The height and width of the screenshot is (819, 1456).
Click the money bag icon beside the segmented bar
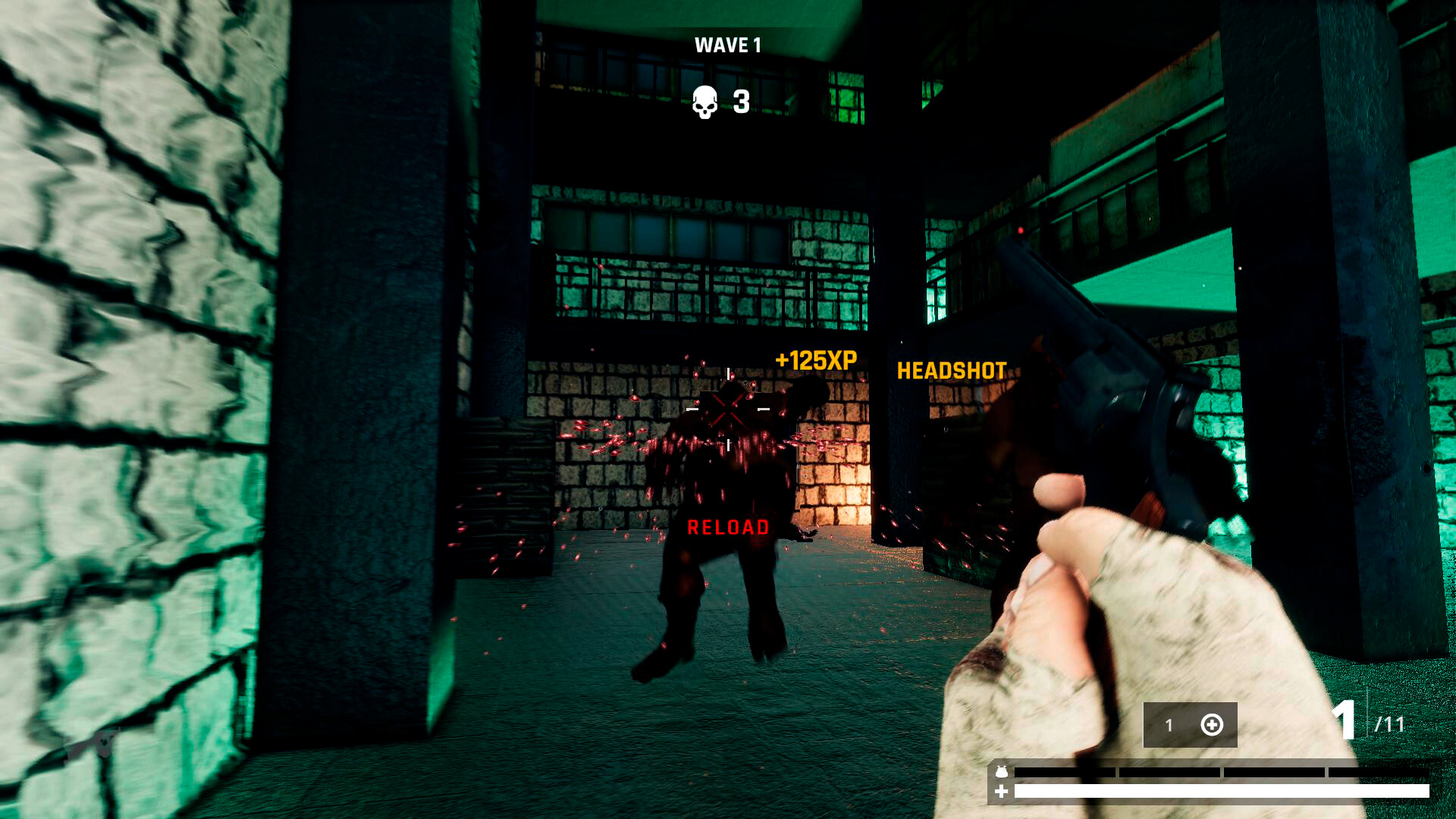click(x=1003, y=770)
